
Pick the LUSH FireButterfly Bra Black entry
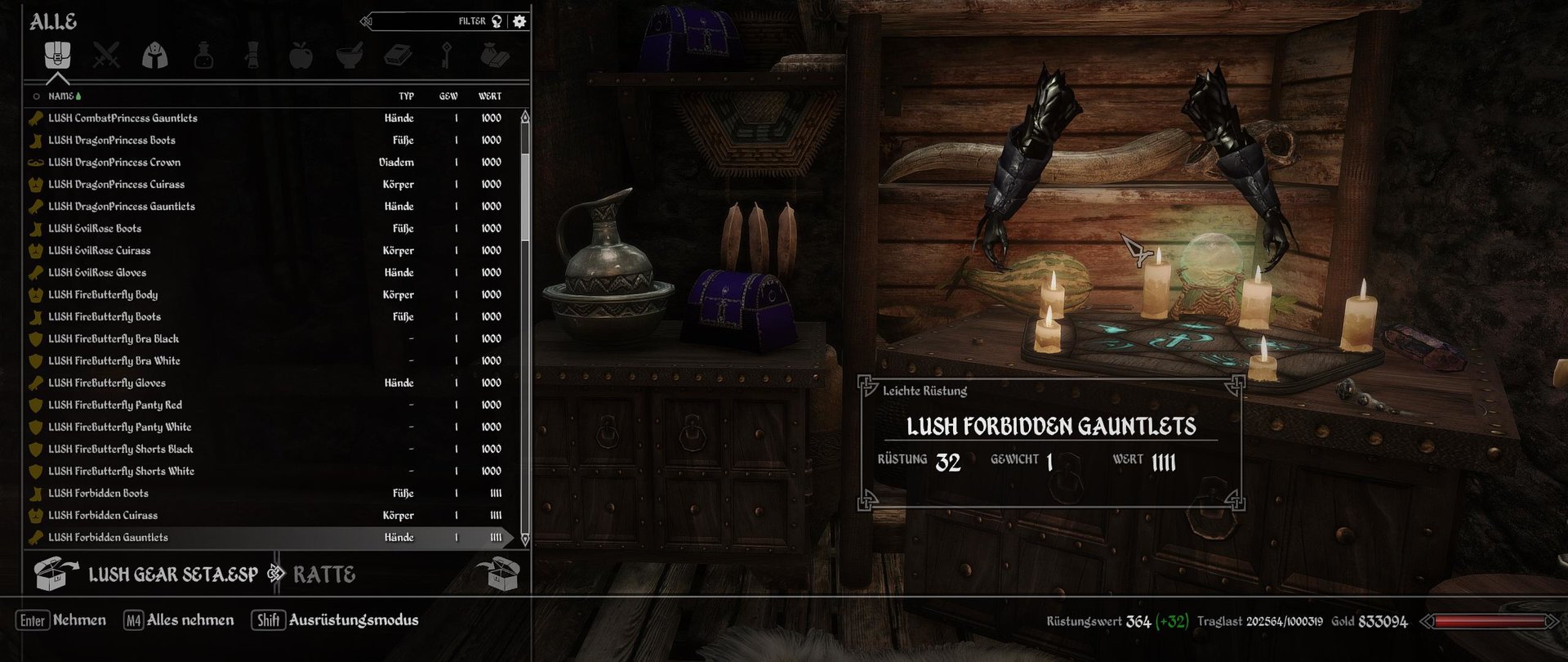tap(113, 339)
